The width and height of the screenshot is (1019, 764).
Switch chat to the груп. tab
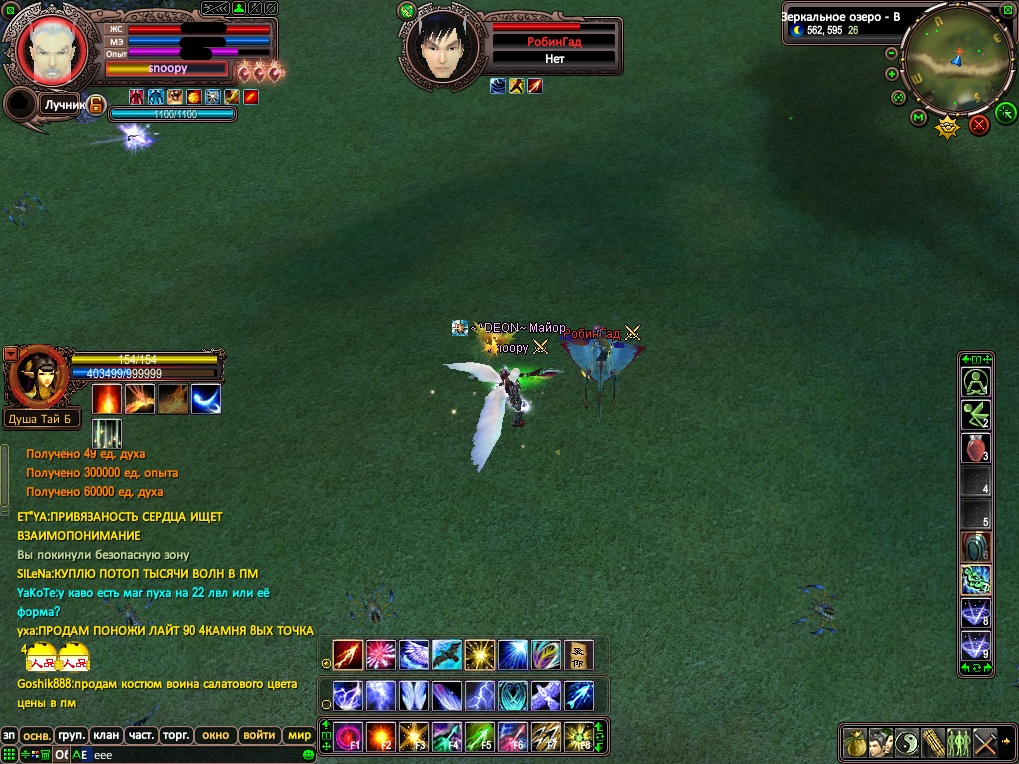click(70, 735)
